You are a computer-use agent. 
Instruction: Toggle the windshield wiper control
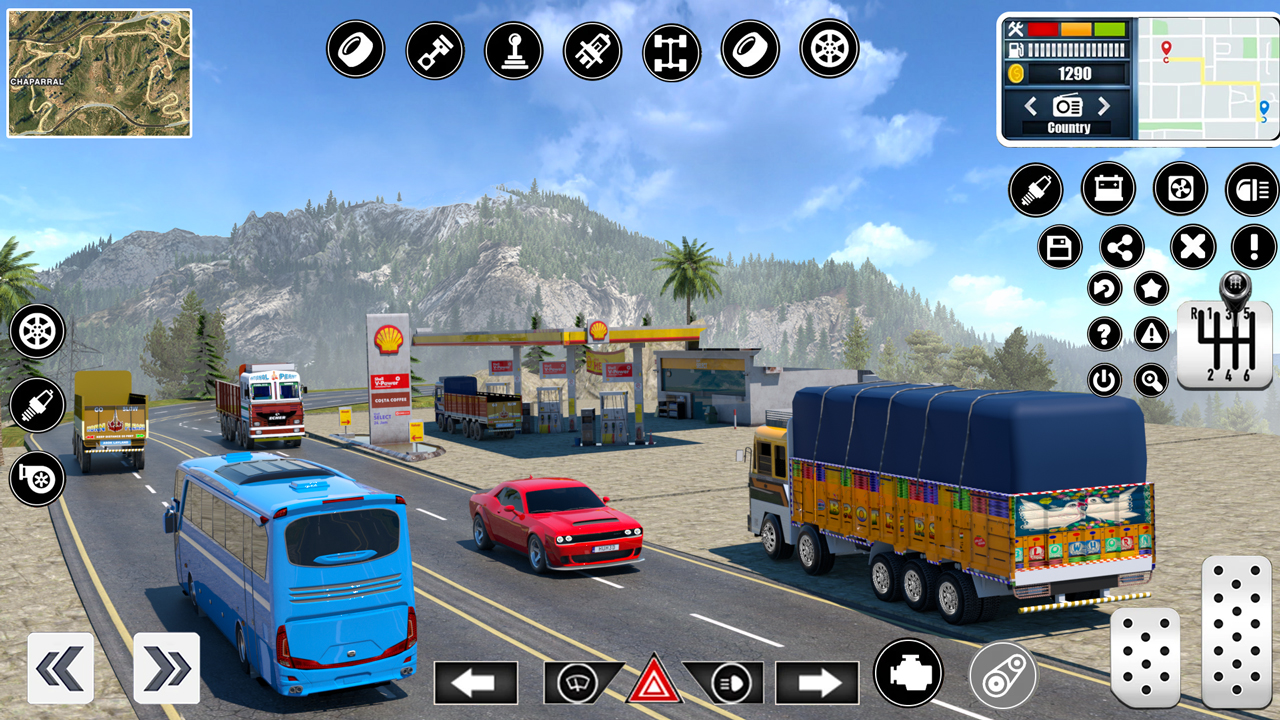[577, 683]
